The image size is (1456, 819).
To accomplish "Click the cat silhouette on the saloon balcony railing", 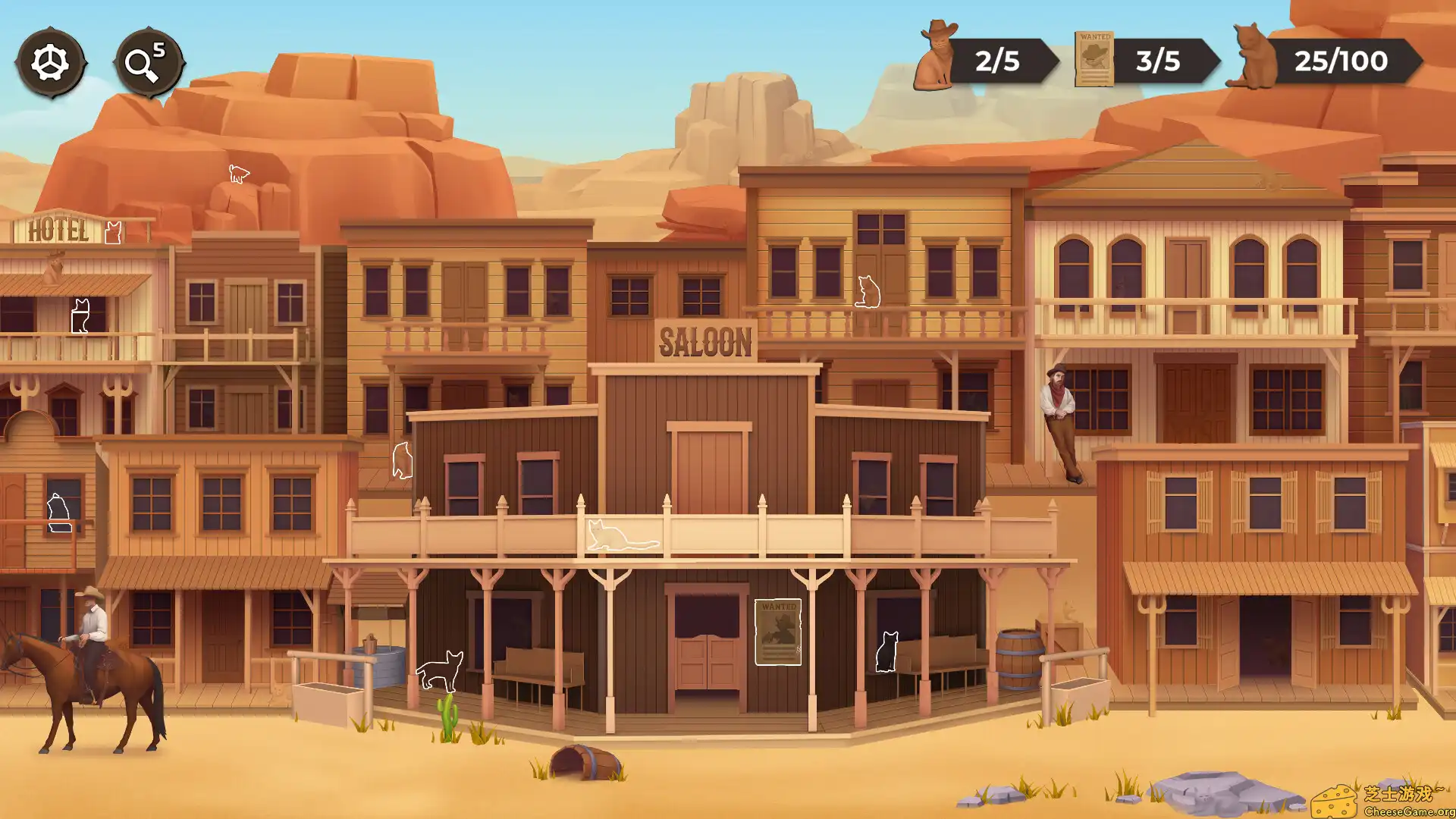I will pos(622,535).
